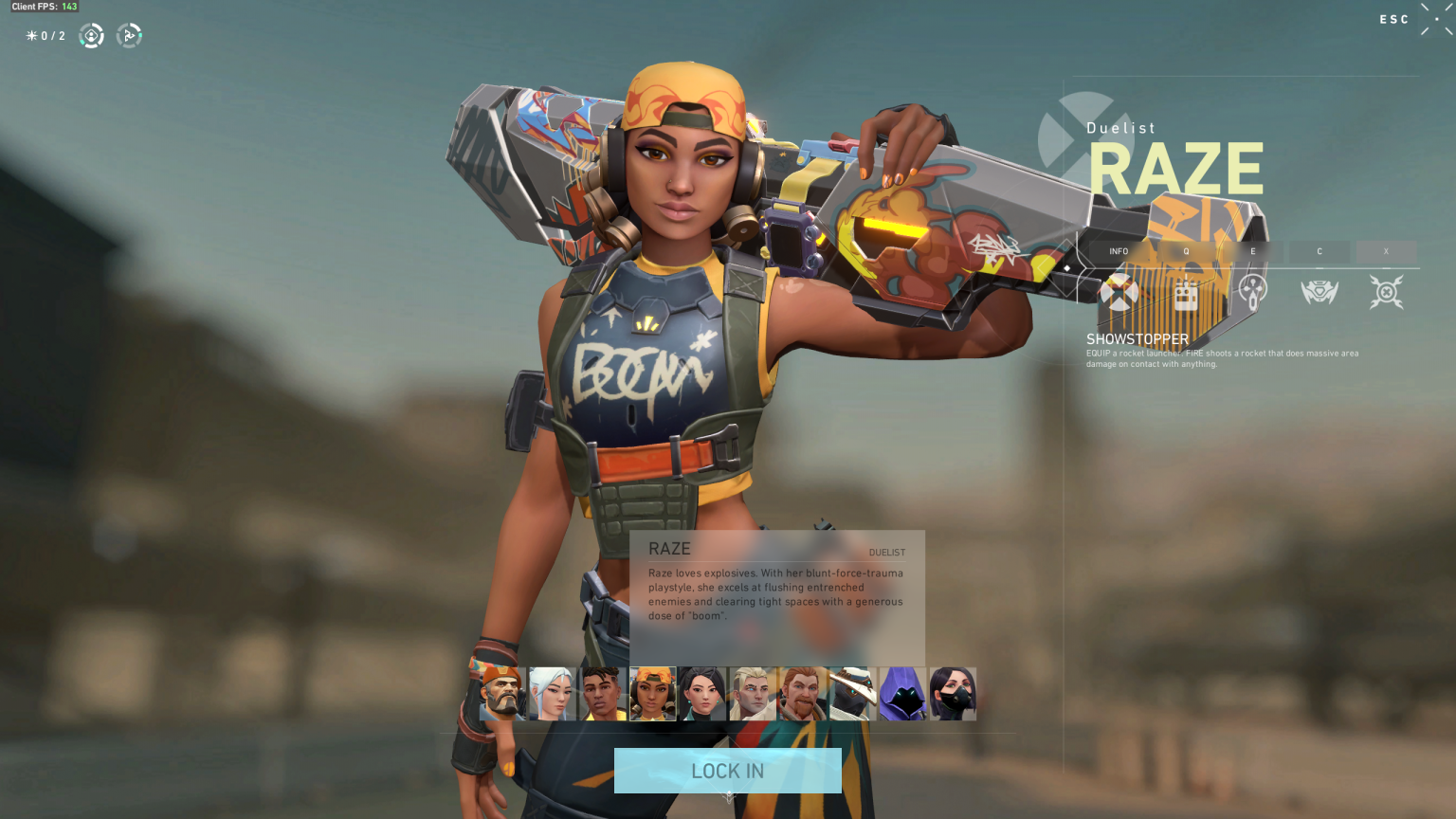Switch to the X ultimate tab

pos(1386,251)
